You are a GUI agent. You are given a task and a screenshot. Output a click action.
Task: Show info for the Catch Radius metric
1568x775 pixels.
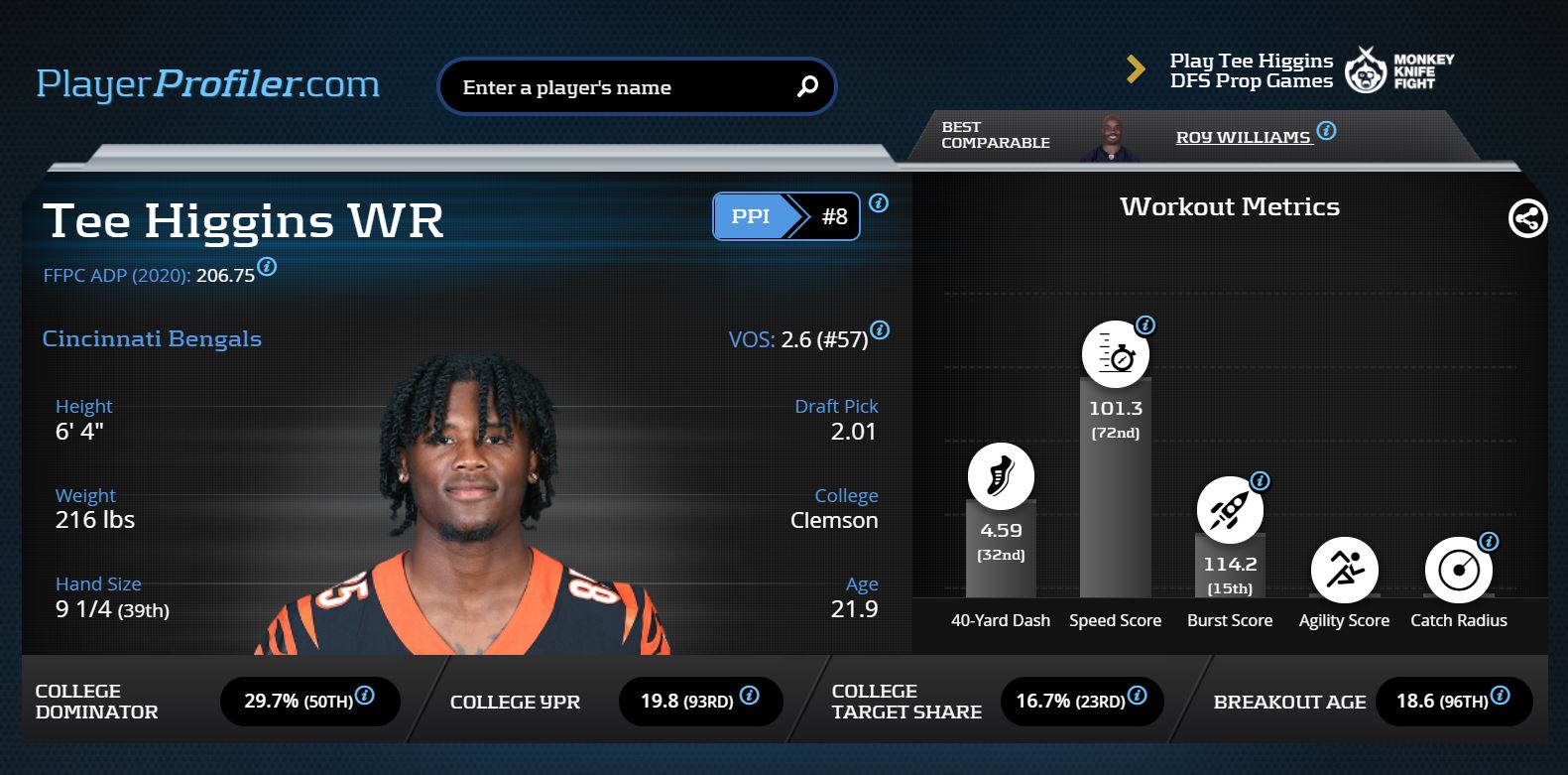1489,542
